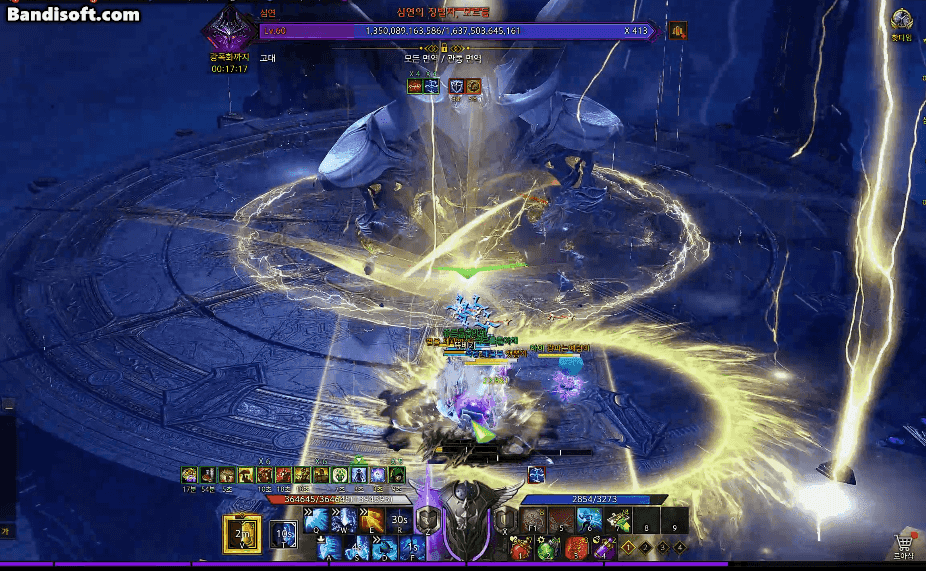Use the green bomb item in slot 2

point(547,547)
